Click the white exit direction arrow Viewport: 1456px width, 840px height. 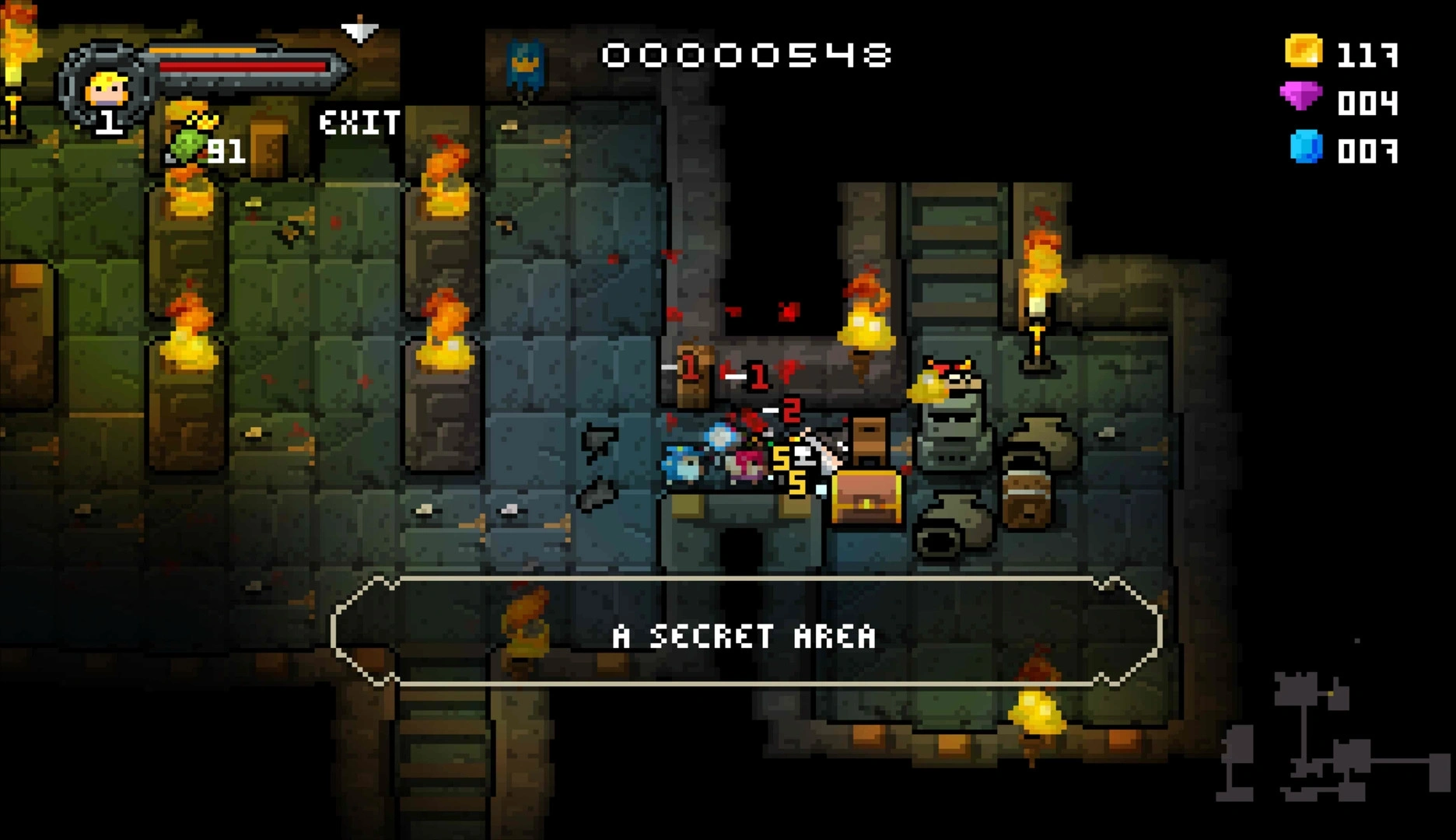pyautogui.click(x=359, y=31)
